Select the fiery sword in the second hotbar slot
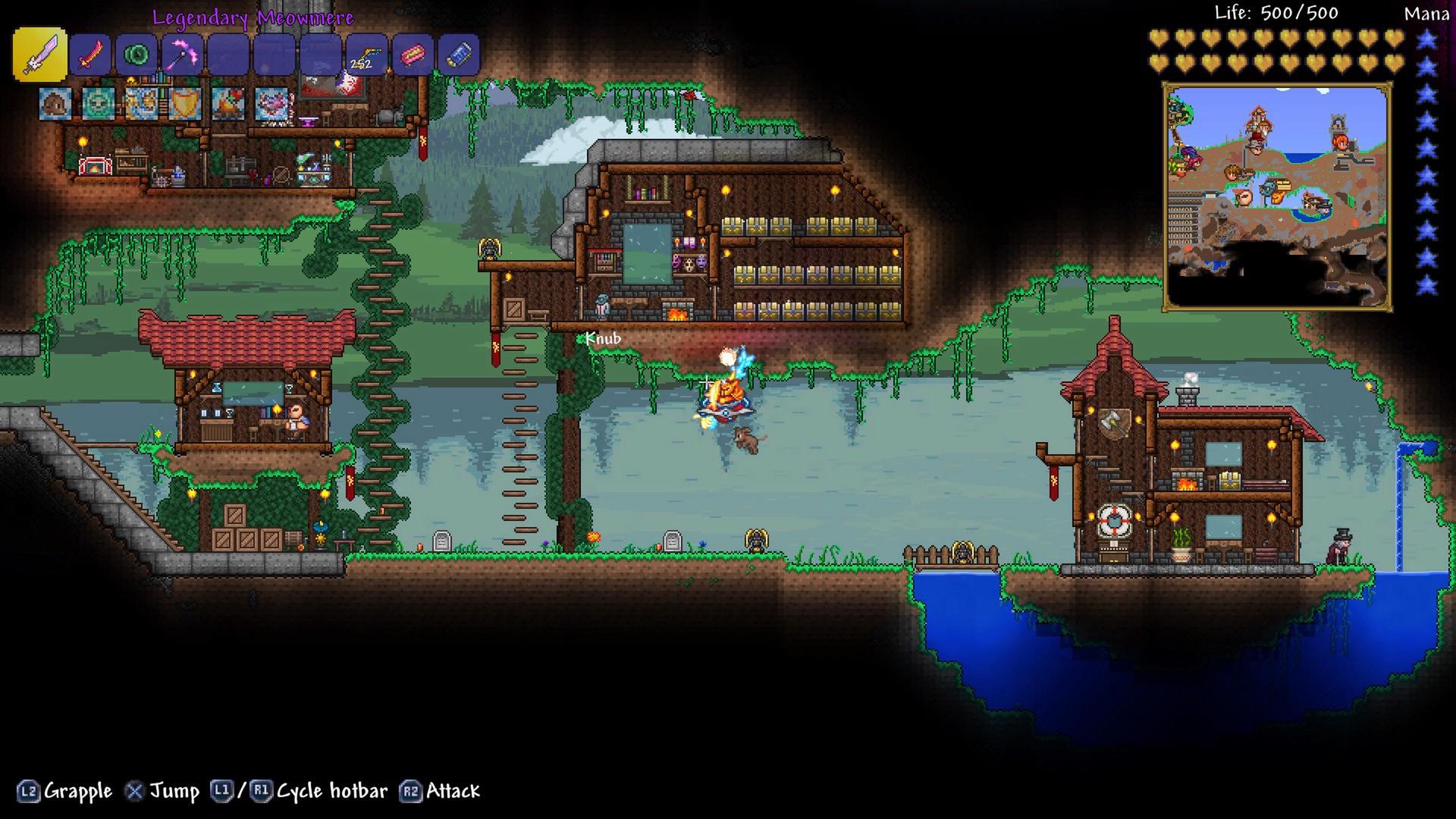1456x819 pixels. coord(89,53)
